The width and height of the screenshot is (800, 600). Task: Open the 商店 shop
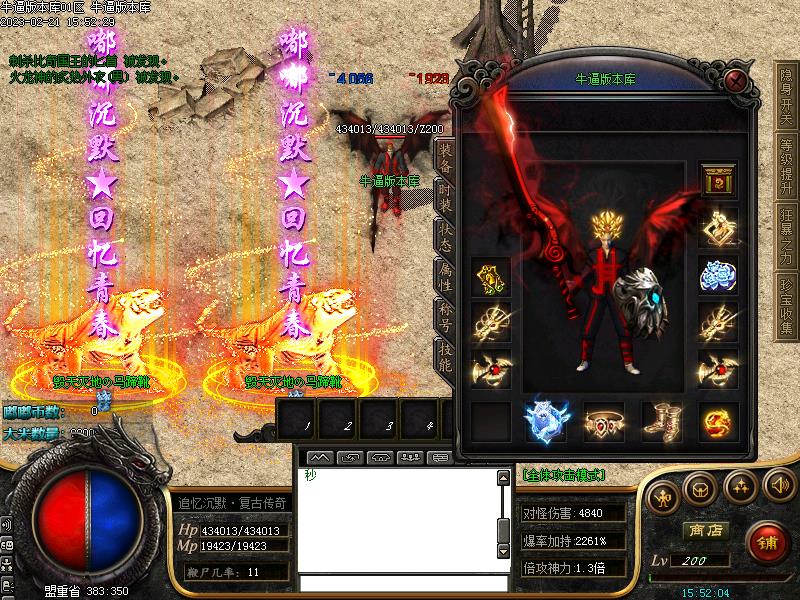point(704,530)
